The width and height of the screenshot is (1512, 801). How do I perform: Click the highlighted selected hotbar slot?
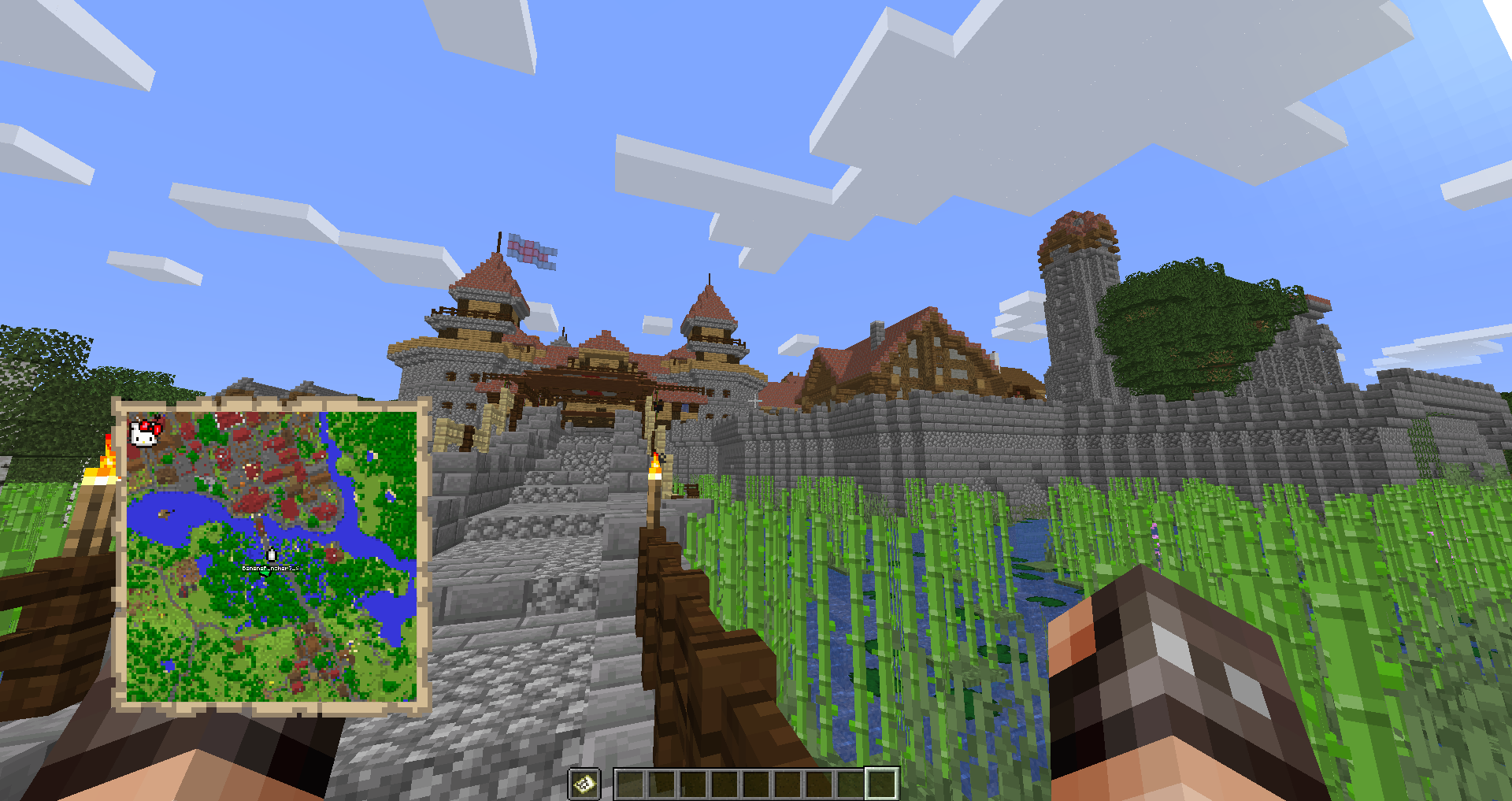pyautogui.click(x=881, y=784)
